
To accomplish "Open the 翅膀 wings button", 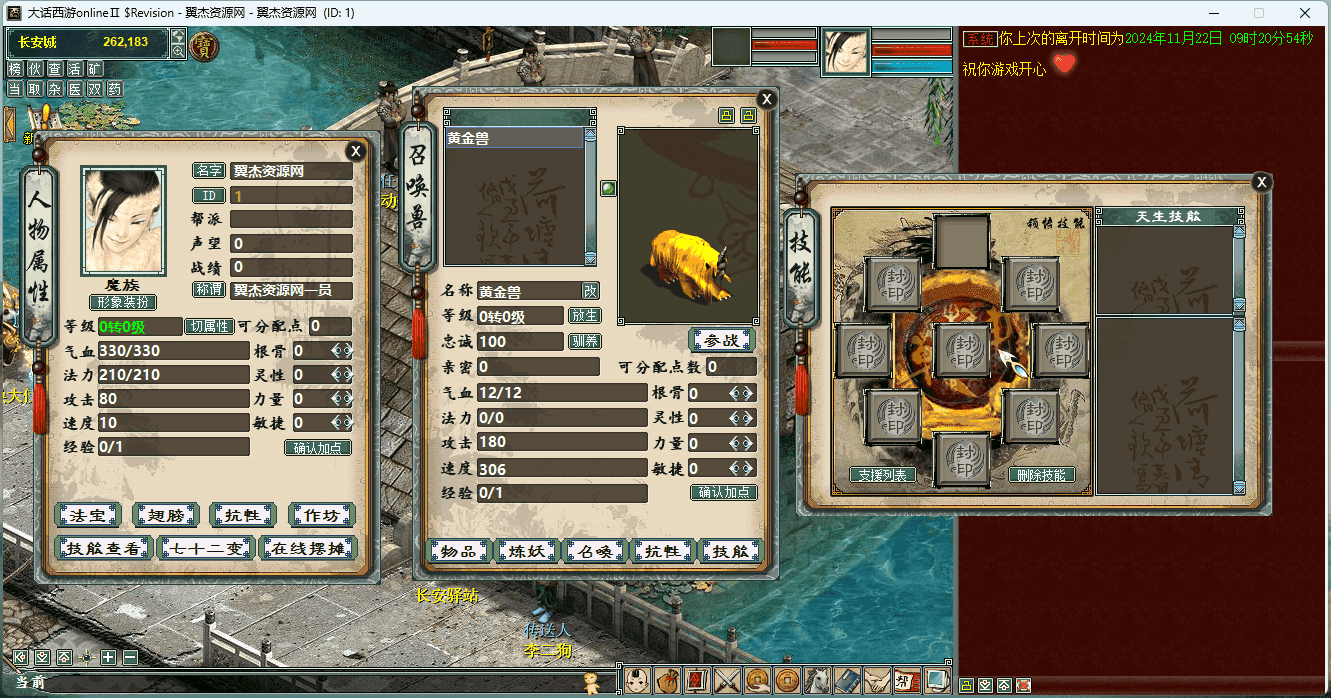I will [x=165, y=516].
